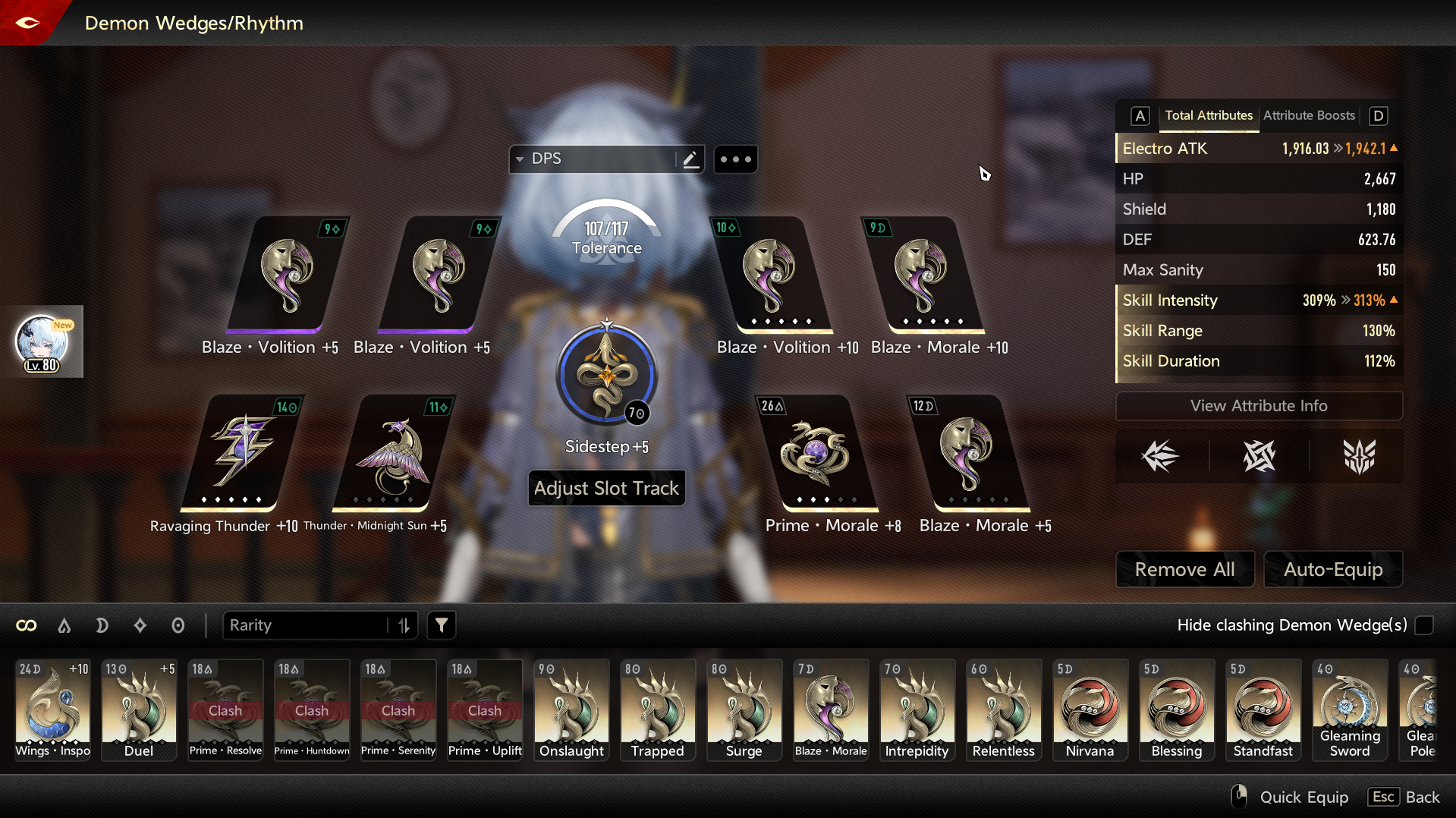This screenshot has height=818, width=1456.
Task: Switch to the Attribute Boosts tab
Action: tap(1309, 115)
